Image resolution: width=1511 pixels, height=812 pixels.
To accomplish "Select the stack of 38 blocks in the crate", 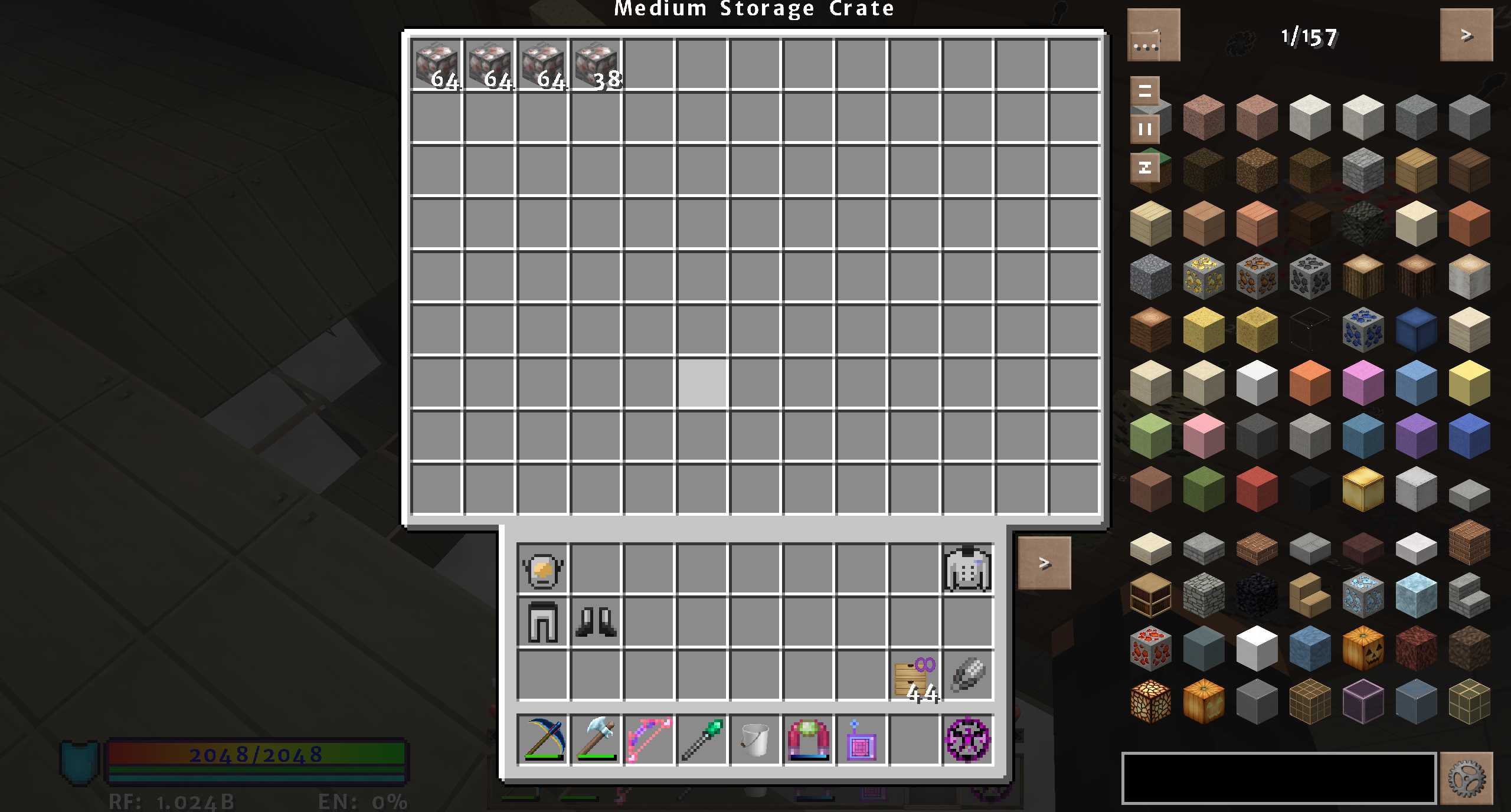I will pos(596,65).
